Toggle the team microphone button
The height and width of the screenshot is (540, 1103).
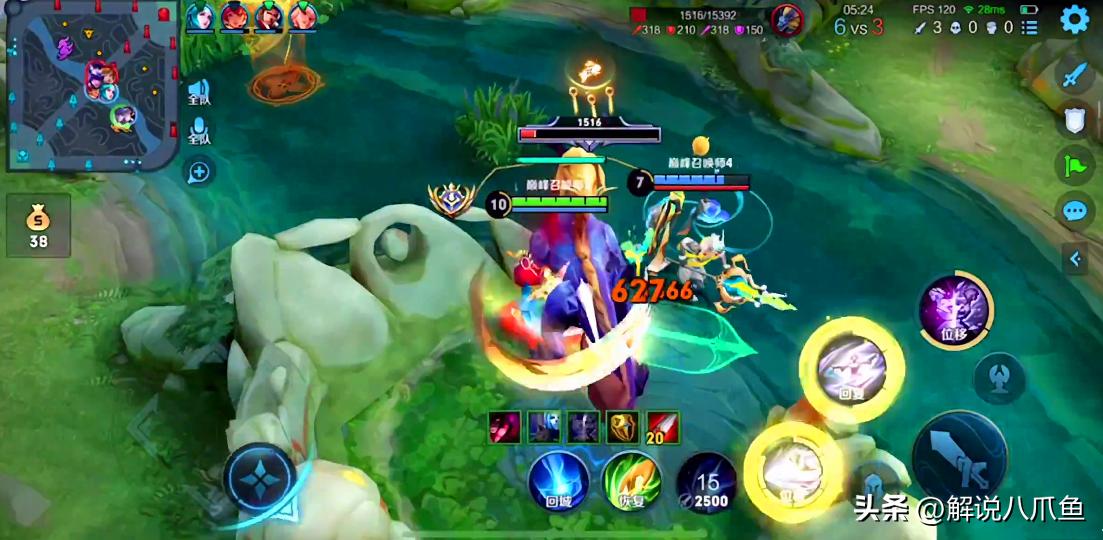coord(200,132)
